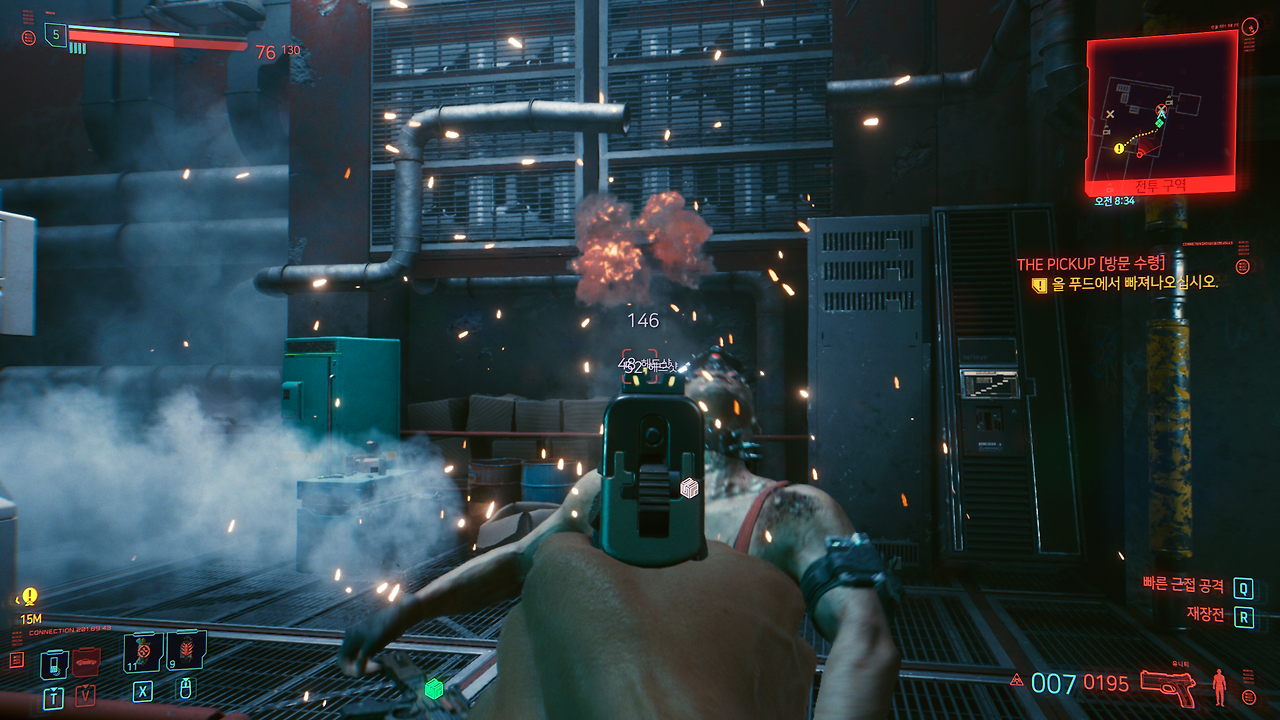Image resolution: width=1280 pixels, height=720 pixels.
Task: Click the red vehicle summon icon
Action: [86, 661]
